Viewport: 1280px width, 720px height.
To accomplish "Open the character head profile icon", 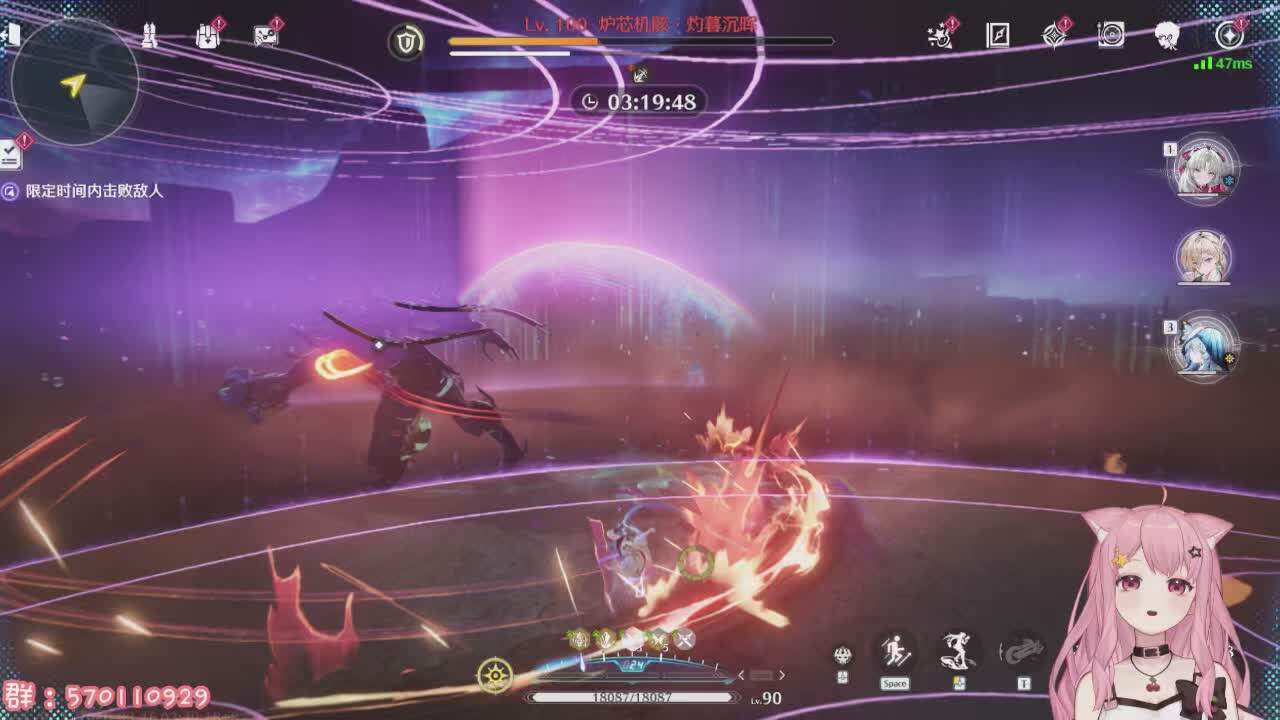I will (1167, 36).
